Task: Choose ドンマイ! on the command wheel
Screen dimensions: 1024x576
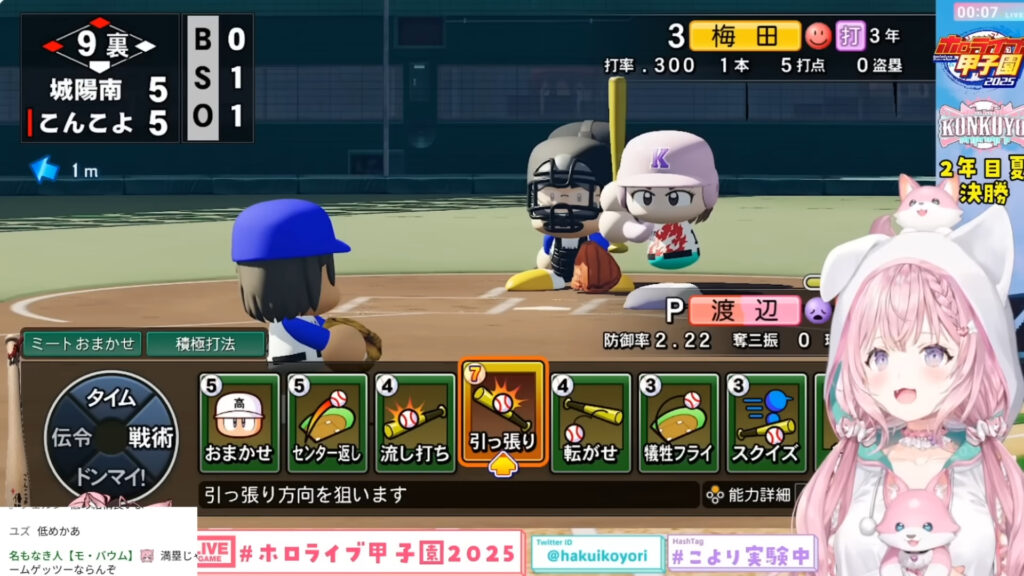Action: click(110, 474)
